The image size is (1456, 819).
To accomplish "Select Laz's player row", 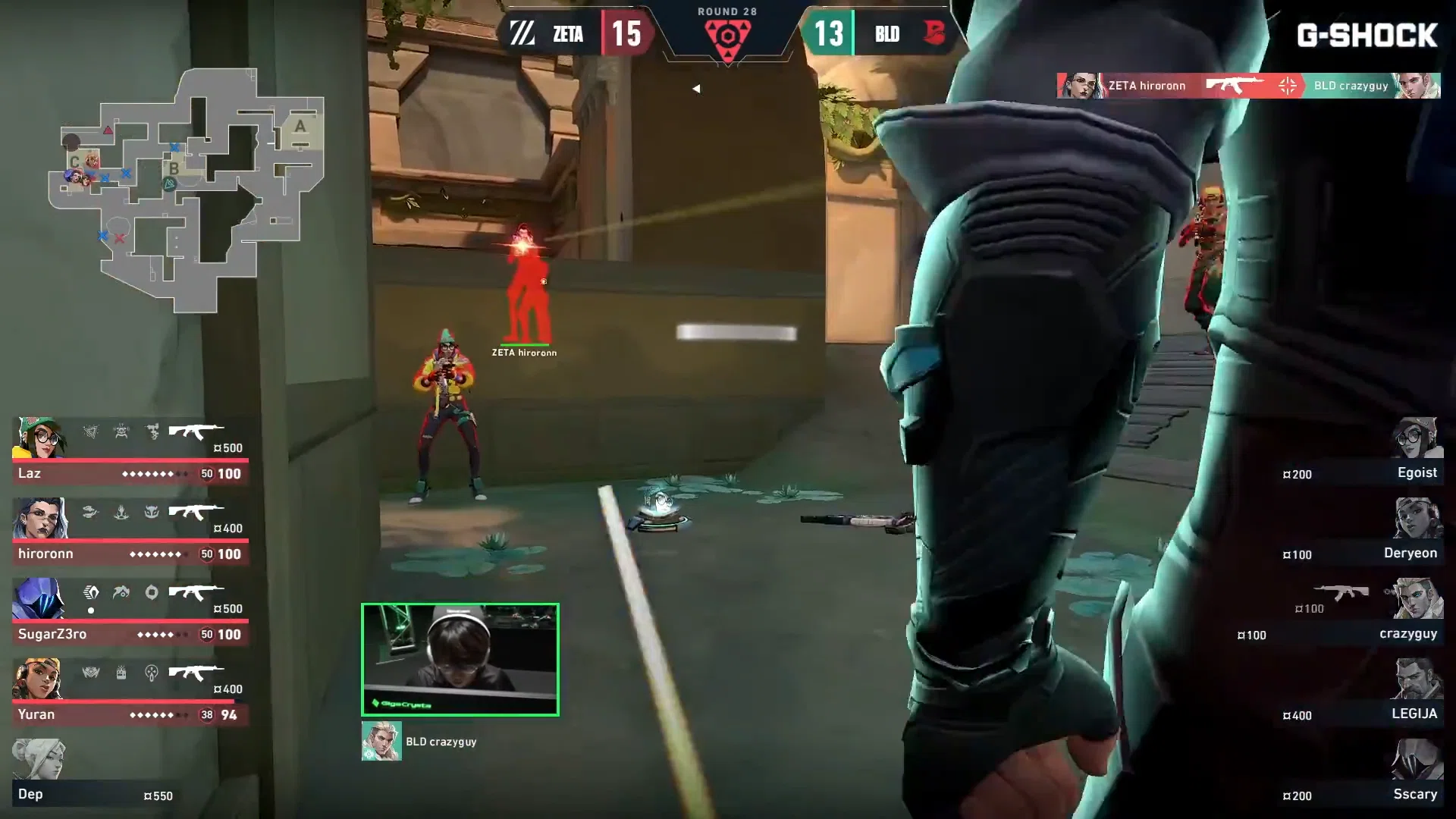I will 130,450.
